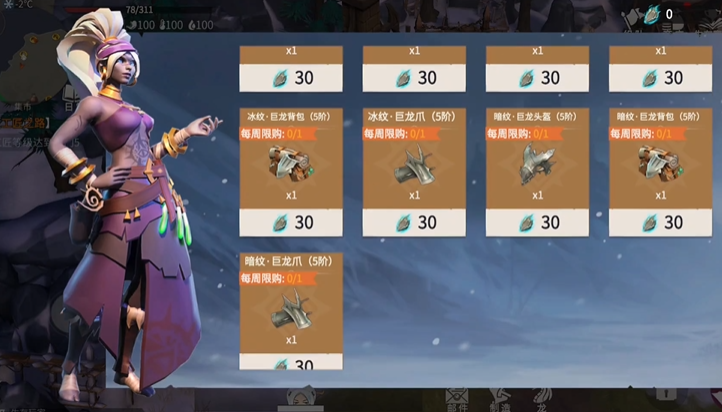Screen dimensions: 722x412
Task: Purchase 暗纹·巨龙背包 via its 30 price button
Action: [x=660, y=222]
